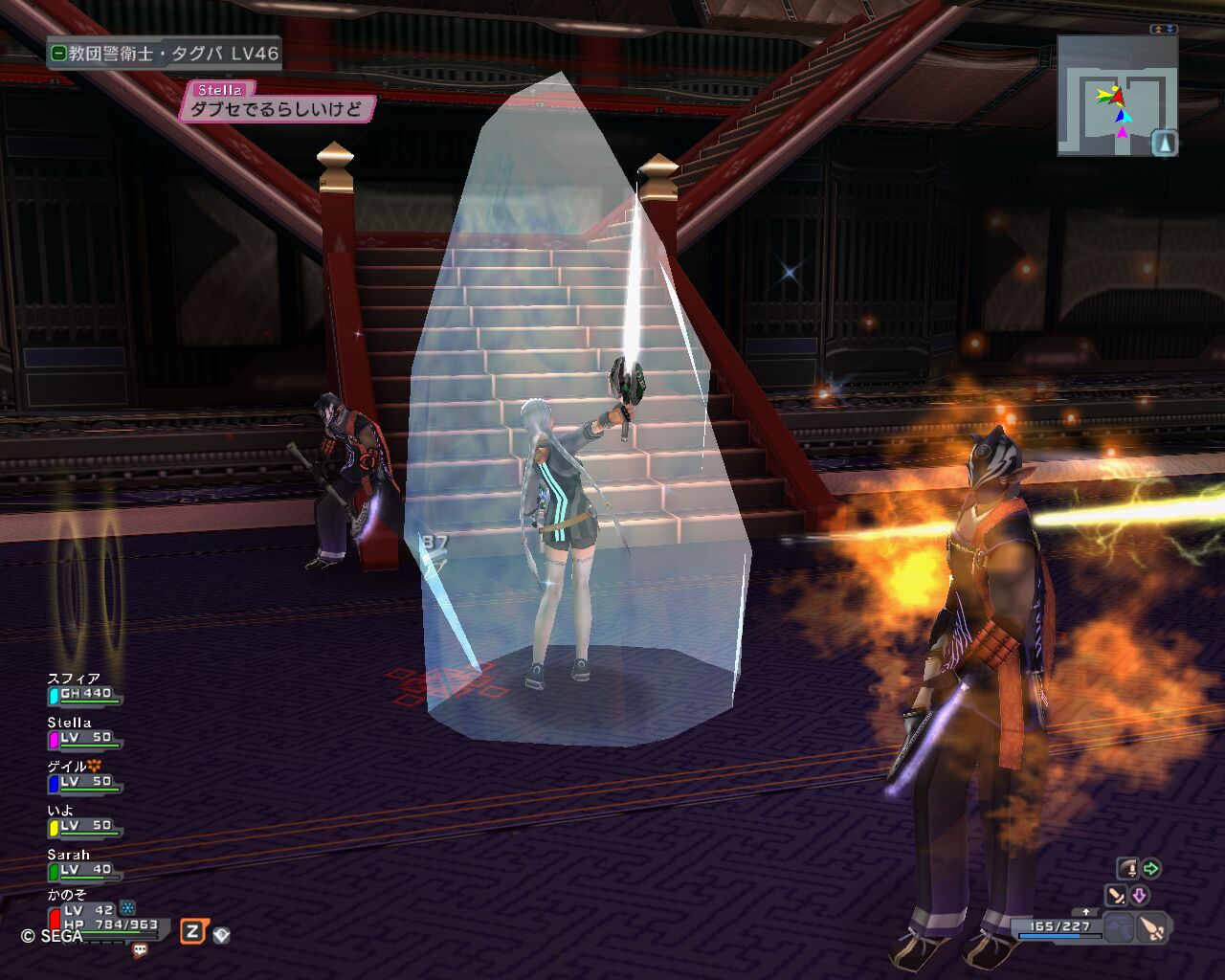The height and width of the screenshot is (980, 1225).
Task: Select the enemy target label タグバ LV46
Action: pos(165,54)
